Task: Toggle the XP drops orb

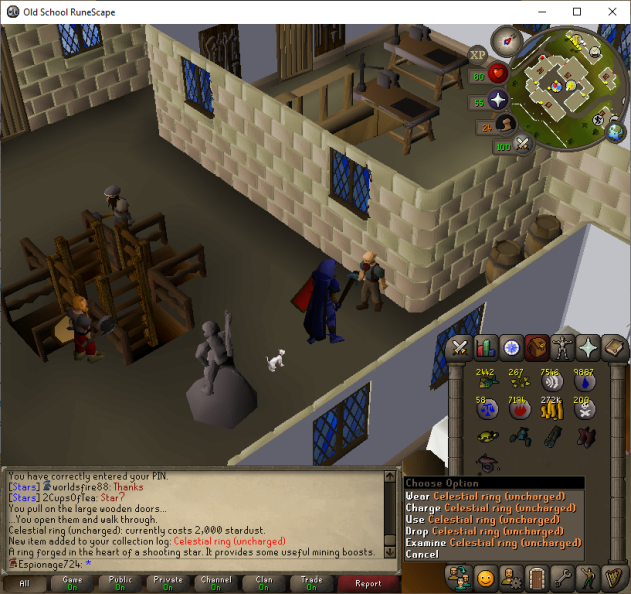Action: (x=478, y=53)
